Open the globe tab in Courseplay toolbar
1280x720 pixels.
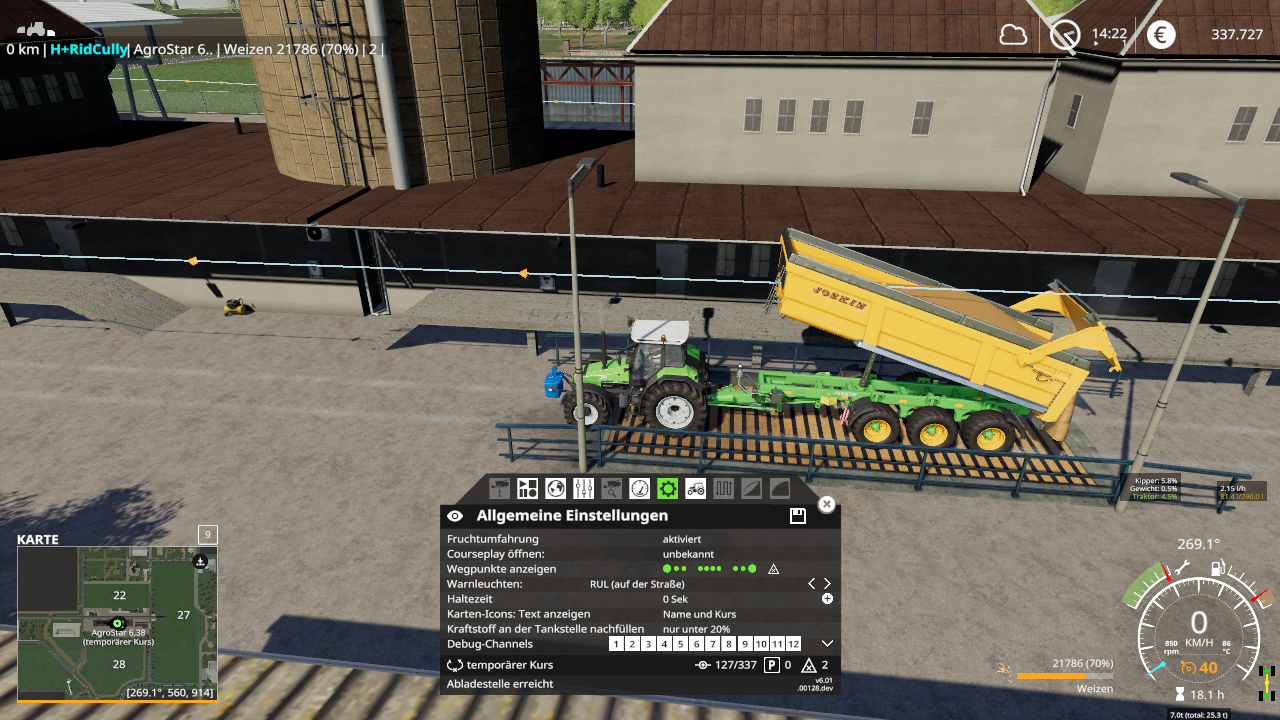556,488
